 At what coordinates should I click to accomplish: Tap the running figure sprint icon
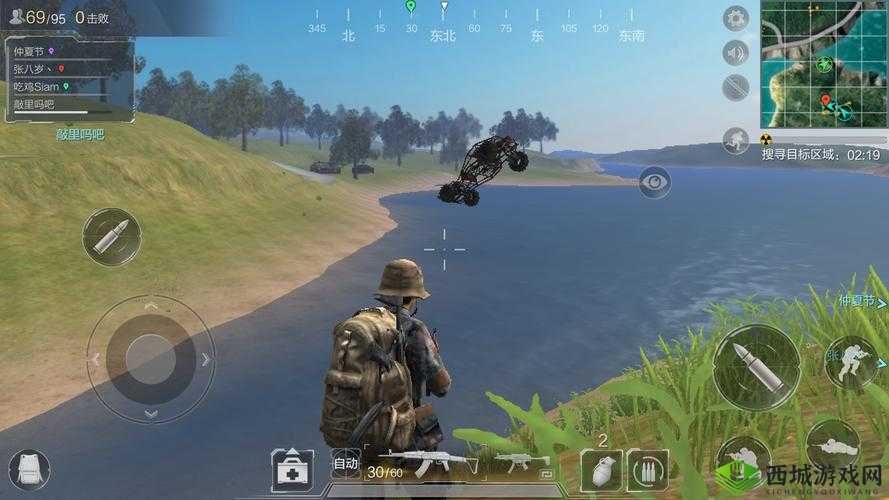click(736, 140)
